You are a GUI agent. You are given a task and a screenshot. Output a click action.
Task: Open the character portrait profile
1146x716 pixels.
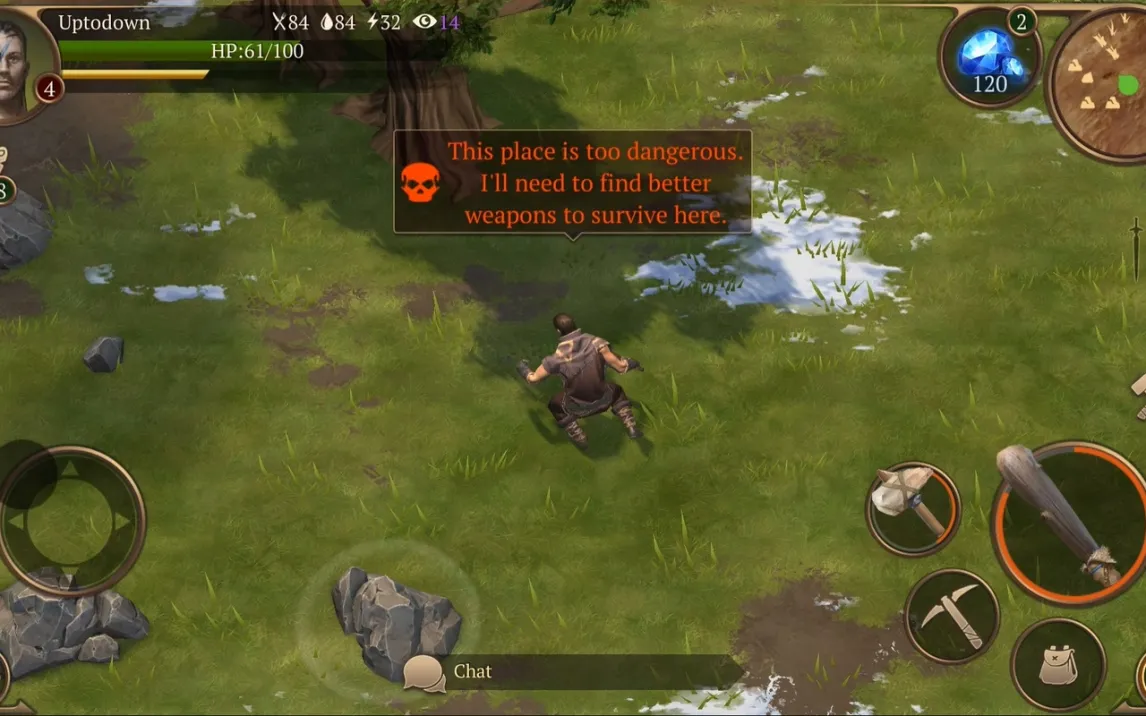click(x=22, y=62)
